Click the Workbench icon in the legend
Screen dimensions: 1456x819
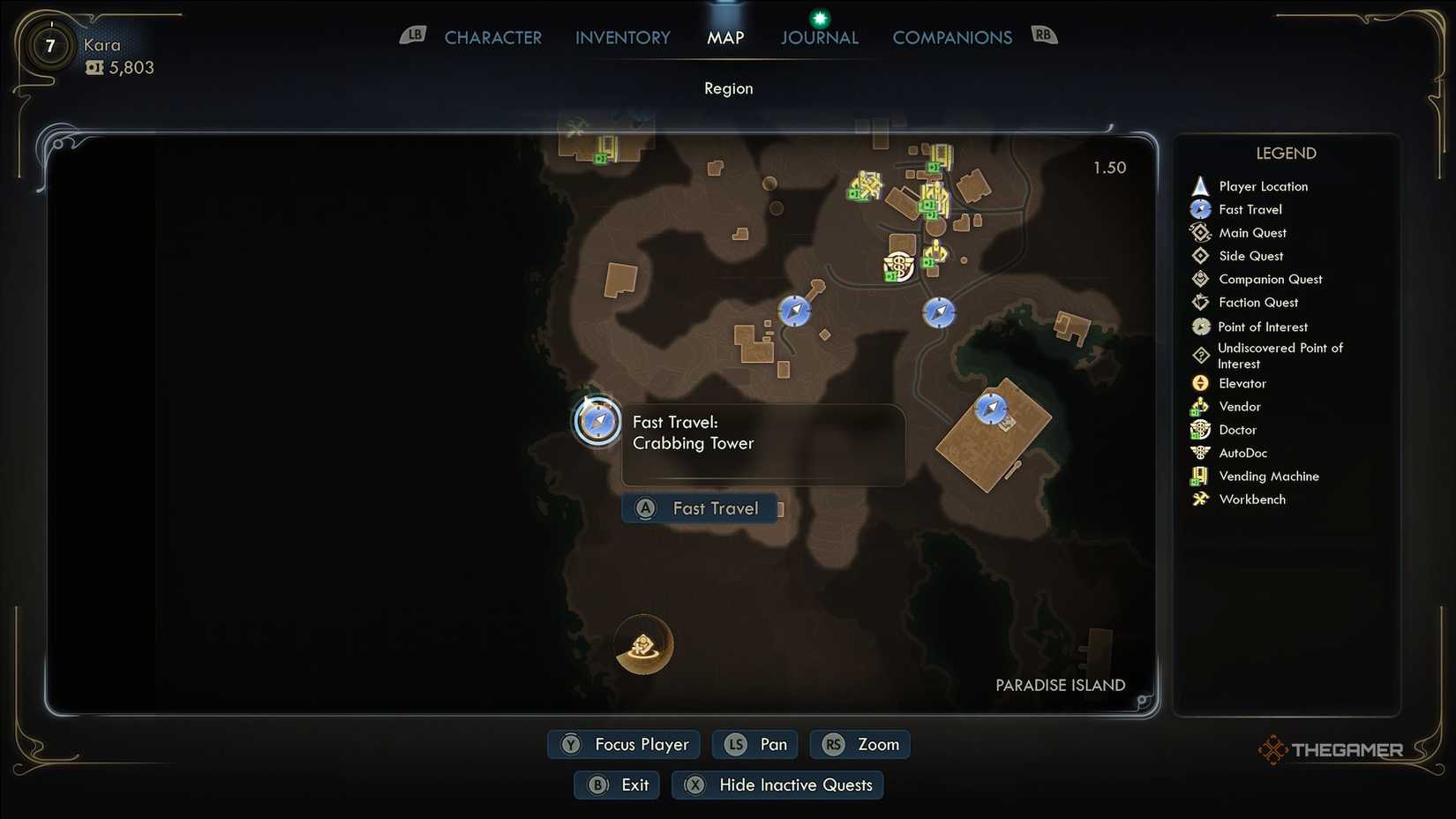(1200, 499)
